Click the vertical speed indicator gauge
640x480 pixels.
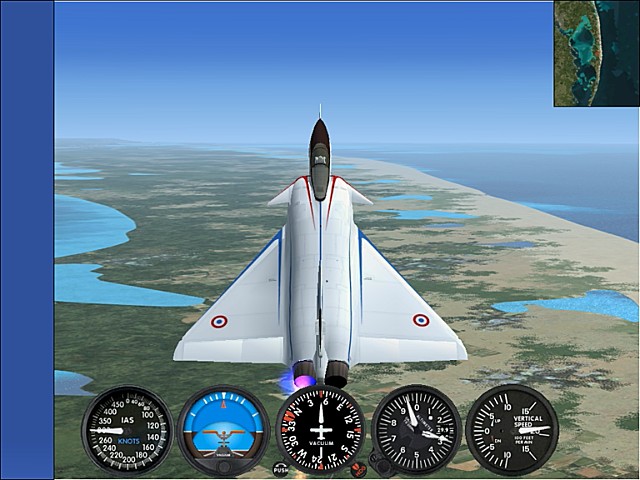click(x=513, y=429)
